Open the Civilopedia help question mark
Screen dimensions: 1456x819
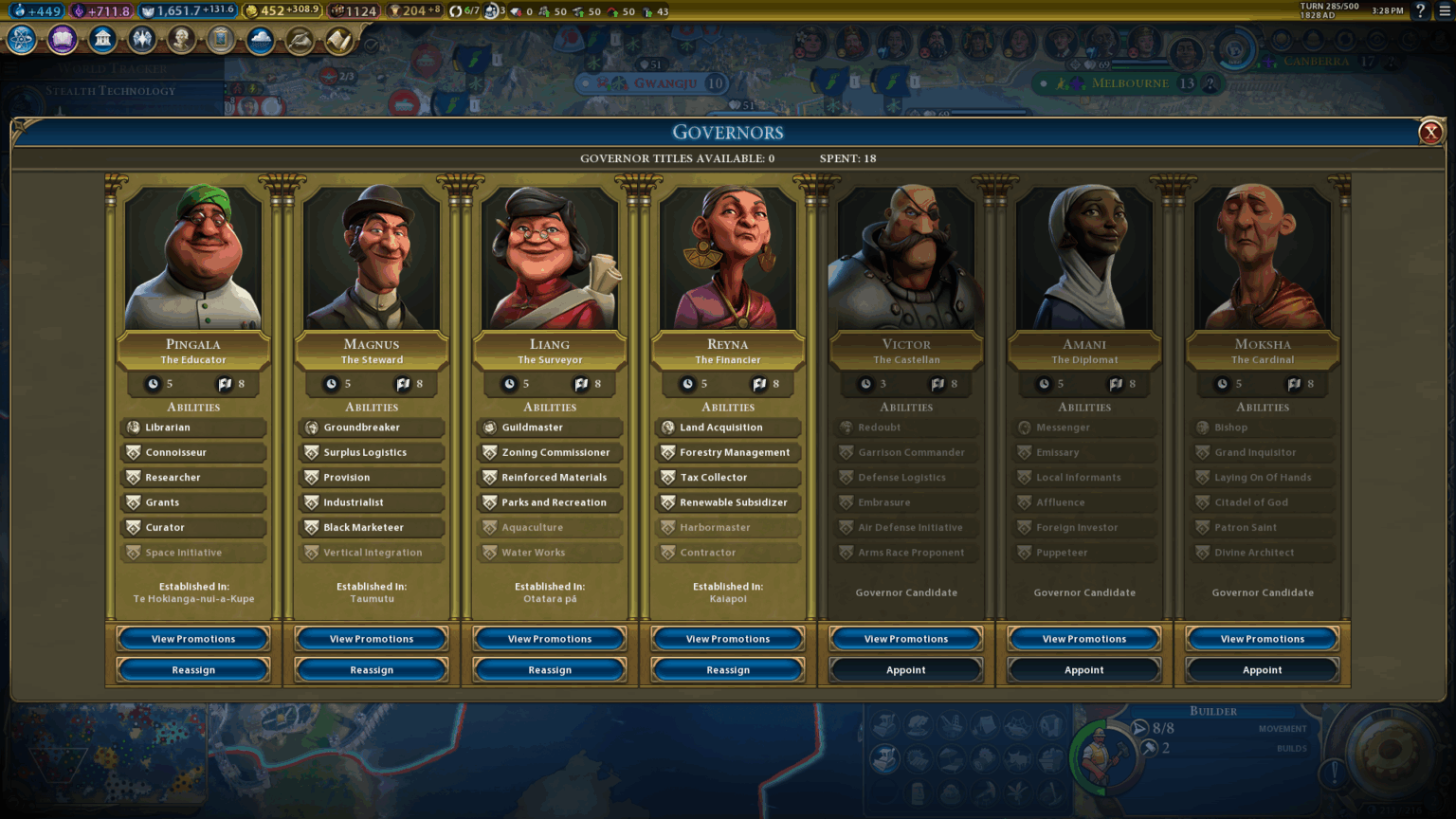[1420, 11]
